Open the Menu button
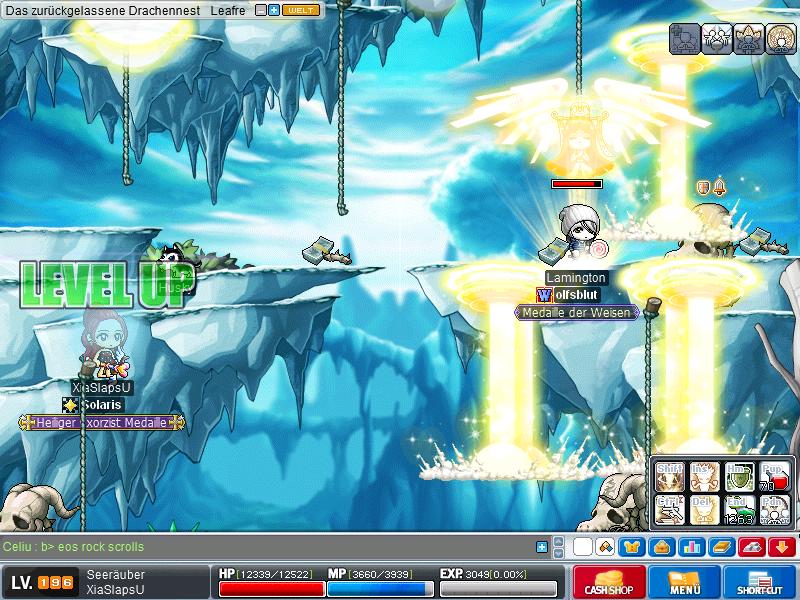This screenshot has width=800, height=600. [685, 582]
